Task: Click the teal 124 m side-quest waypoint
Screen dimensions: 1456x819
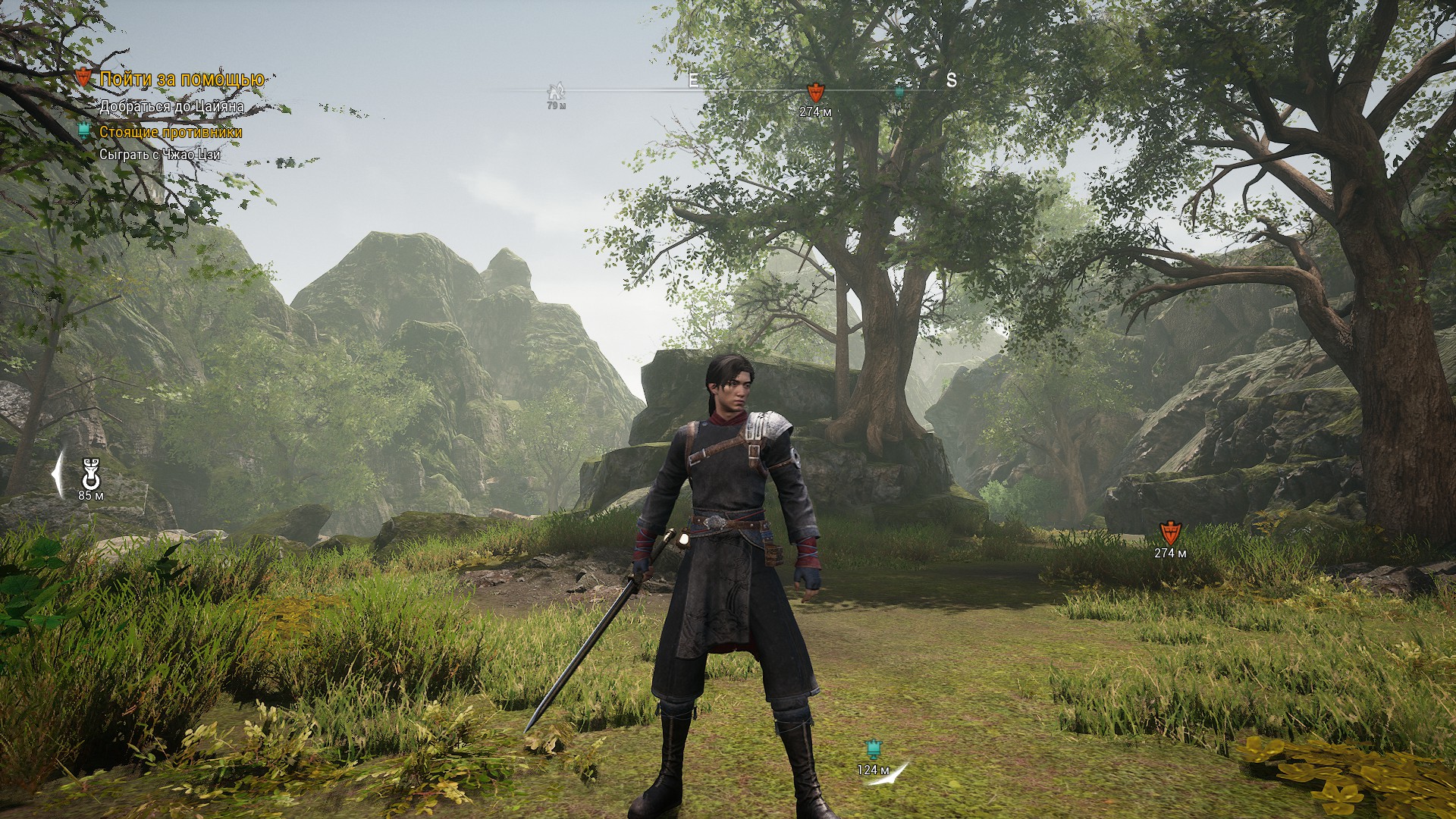Action: click(x=872, y=750)
